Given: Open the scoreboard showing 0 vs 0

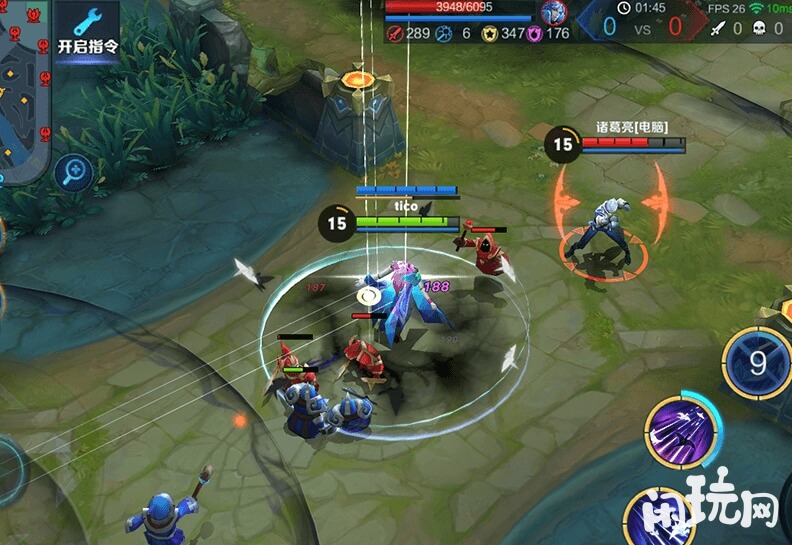Looking at the screenshot, I should 642,27.
